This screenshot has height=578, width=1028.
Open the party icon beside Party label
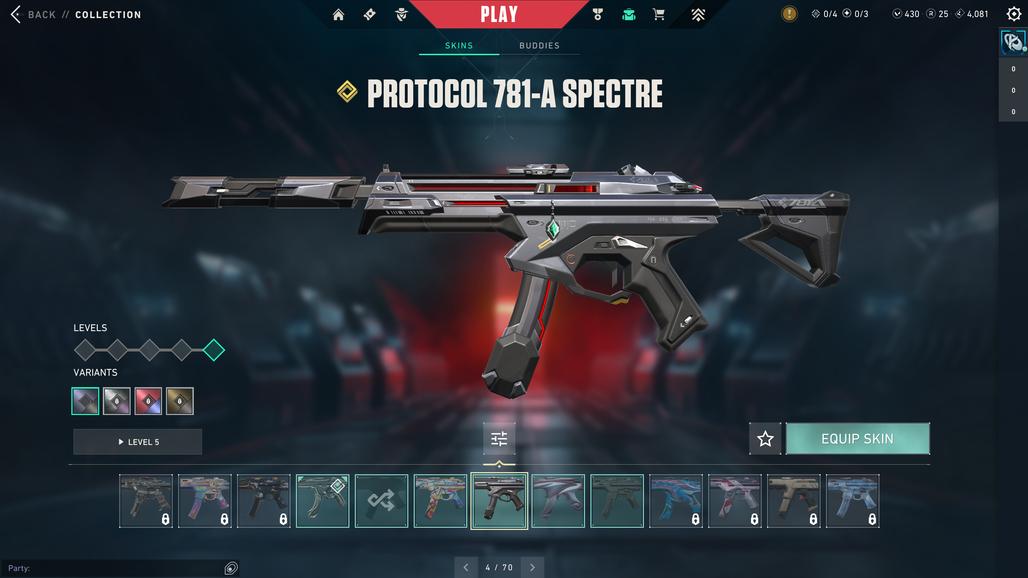(231, 568)
